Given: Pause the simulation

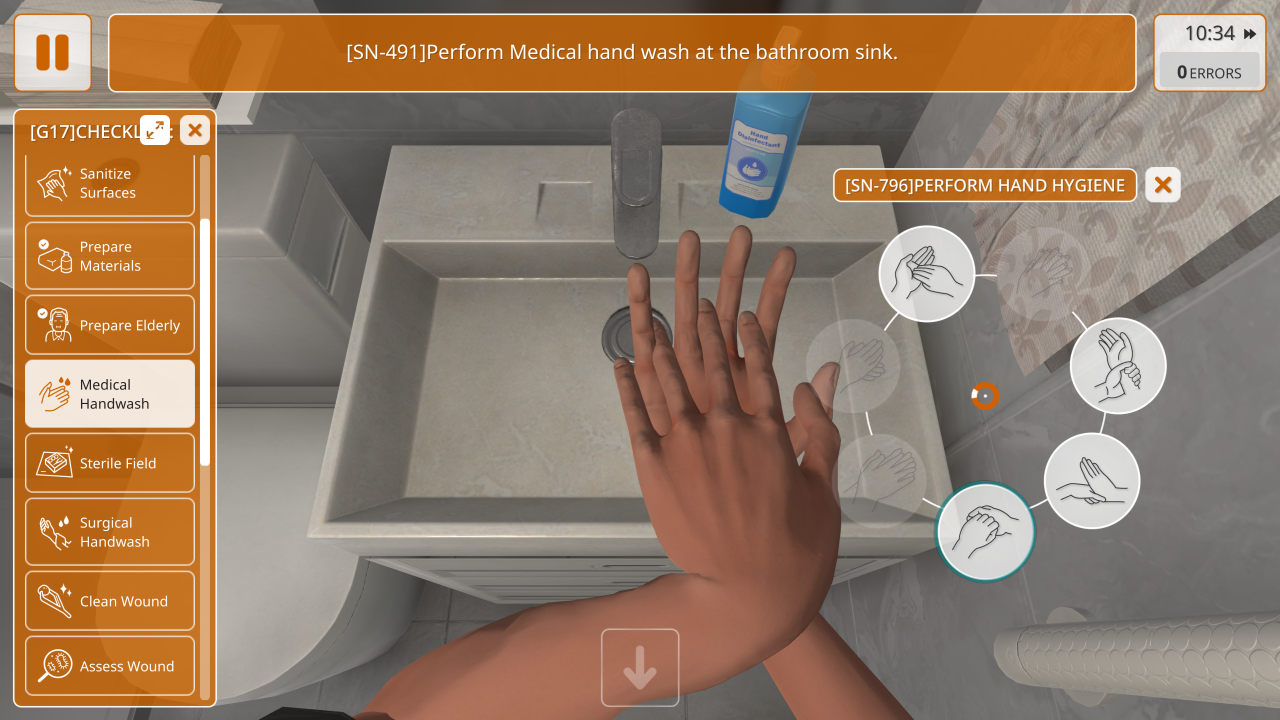Looking at the screenshot, I should click(x=52, y=52).
